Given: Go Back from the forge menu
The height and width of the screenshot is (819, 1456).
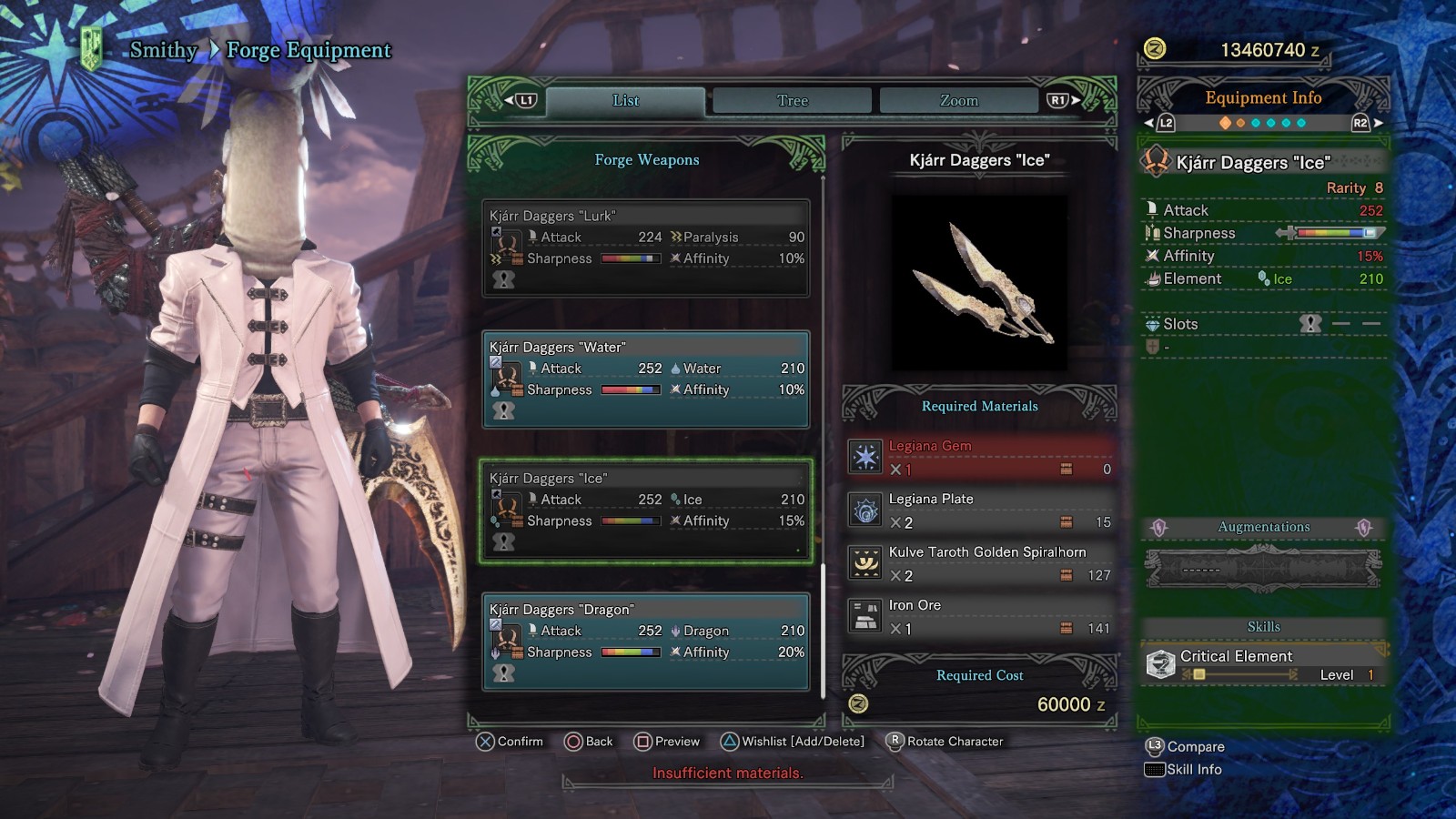Looking at the screenshot, I should (589, 742).
